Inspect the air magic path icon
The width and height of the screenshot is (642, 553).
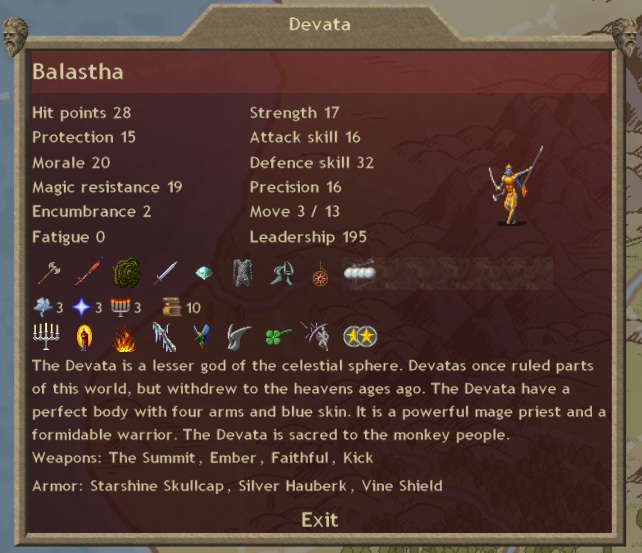tap(44, 307)
